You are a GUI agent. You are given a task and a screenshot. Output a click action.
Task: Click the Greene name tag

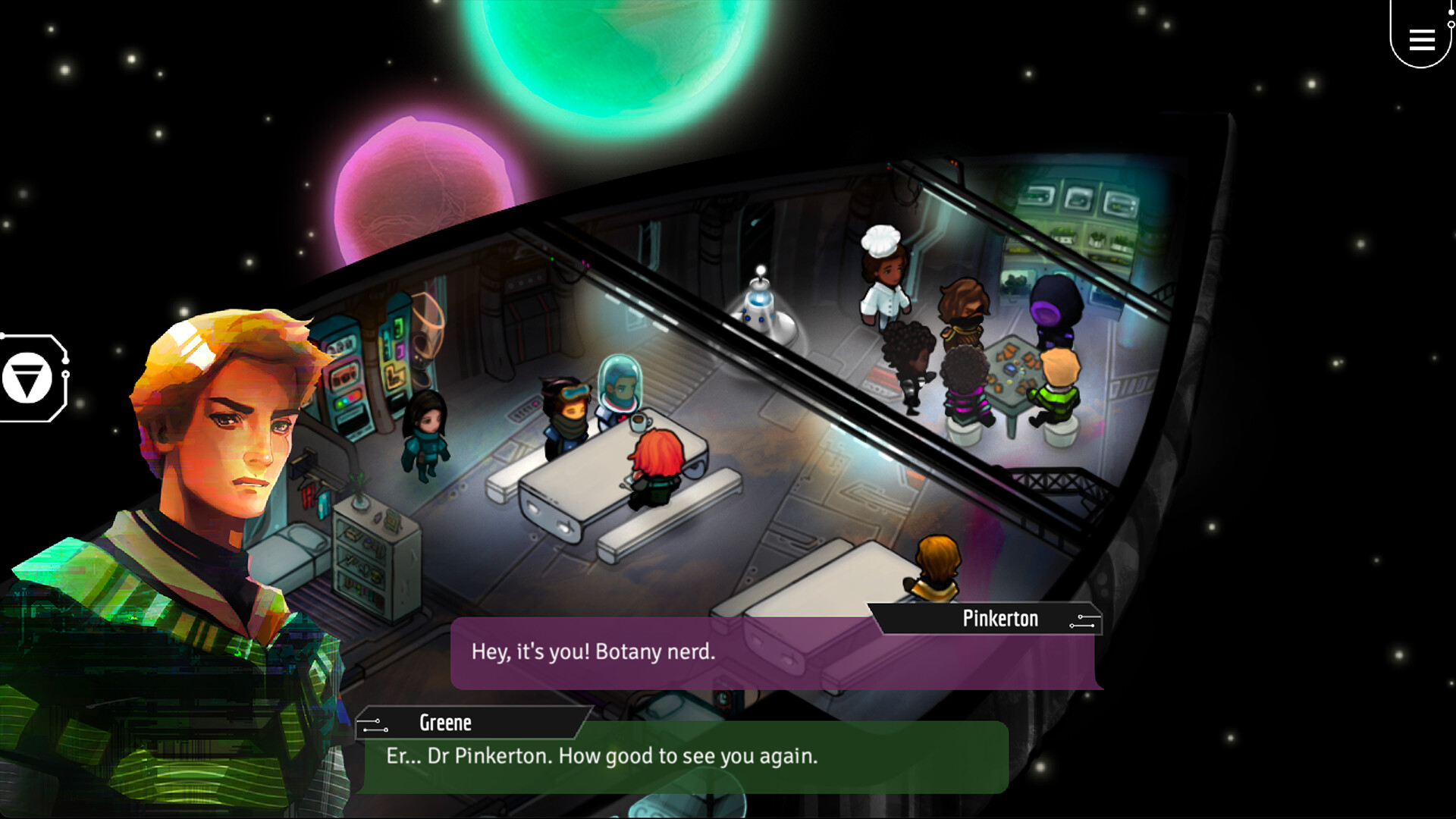click(445, 723)
